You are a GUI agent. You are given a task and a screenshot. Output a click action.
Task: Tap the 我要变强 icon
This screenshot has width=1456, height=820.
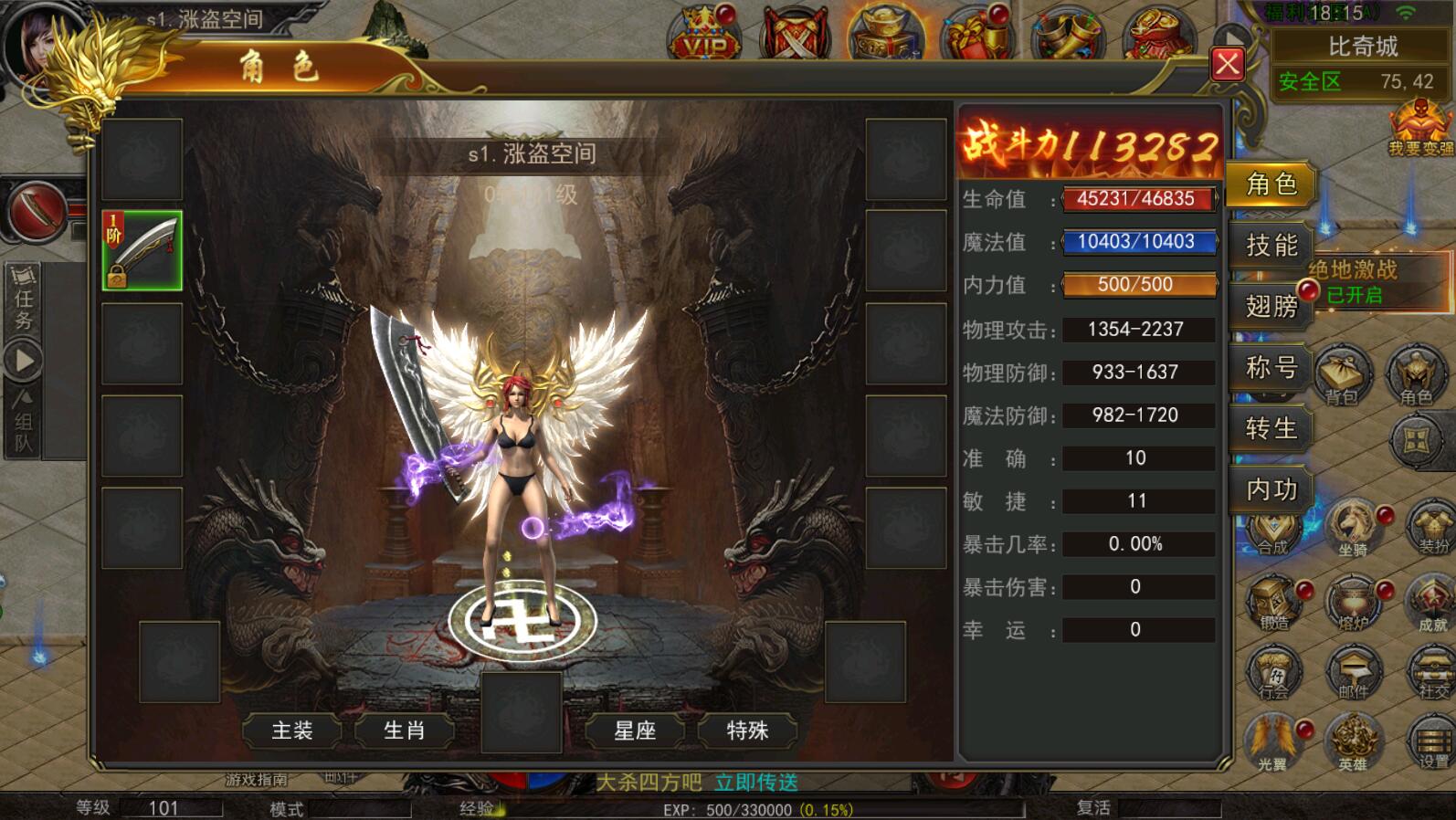click(1419, 128)
